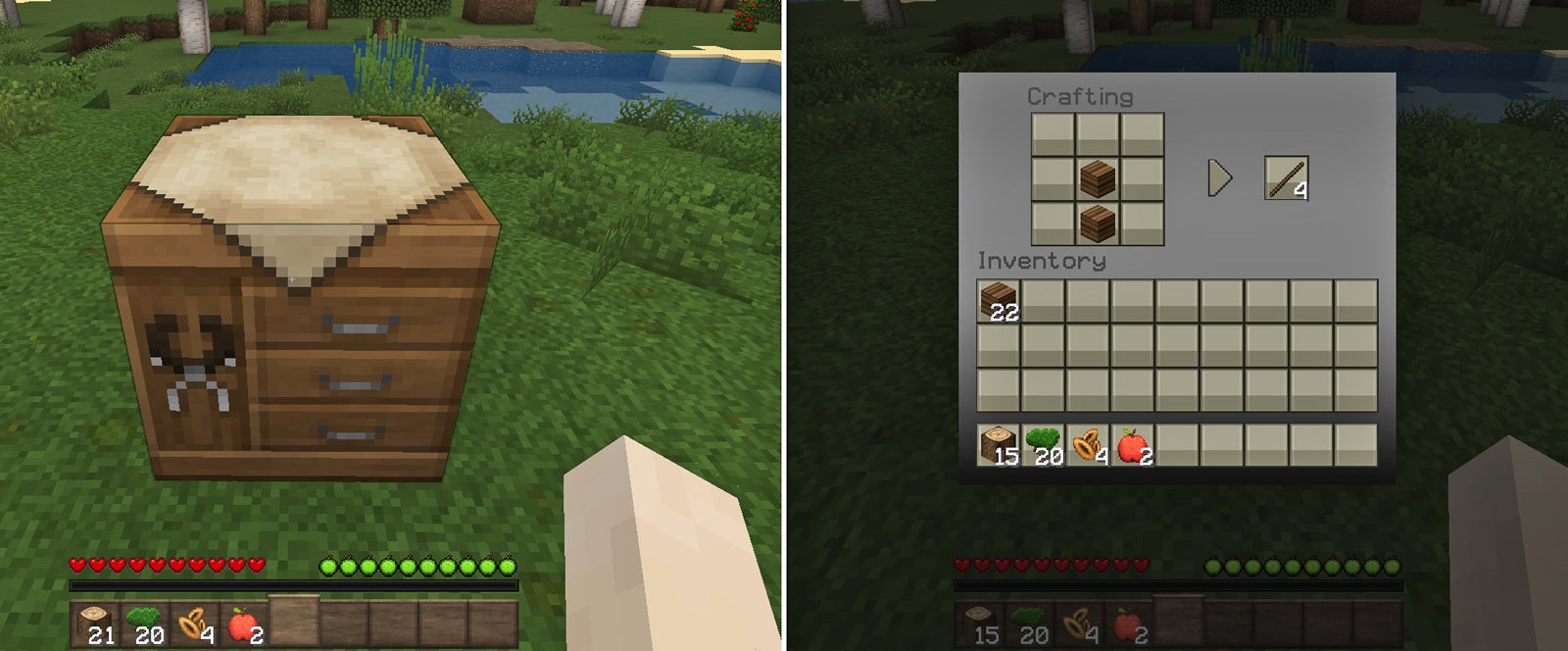Grab the 20 leaves inside the inventory window
The image size is (1568, 651).
(x=1043, y=445)
